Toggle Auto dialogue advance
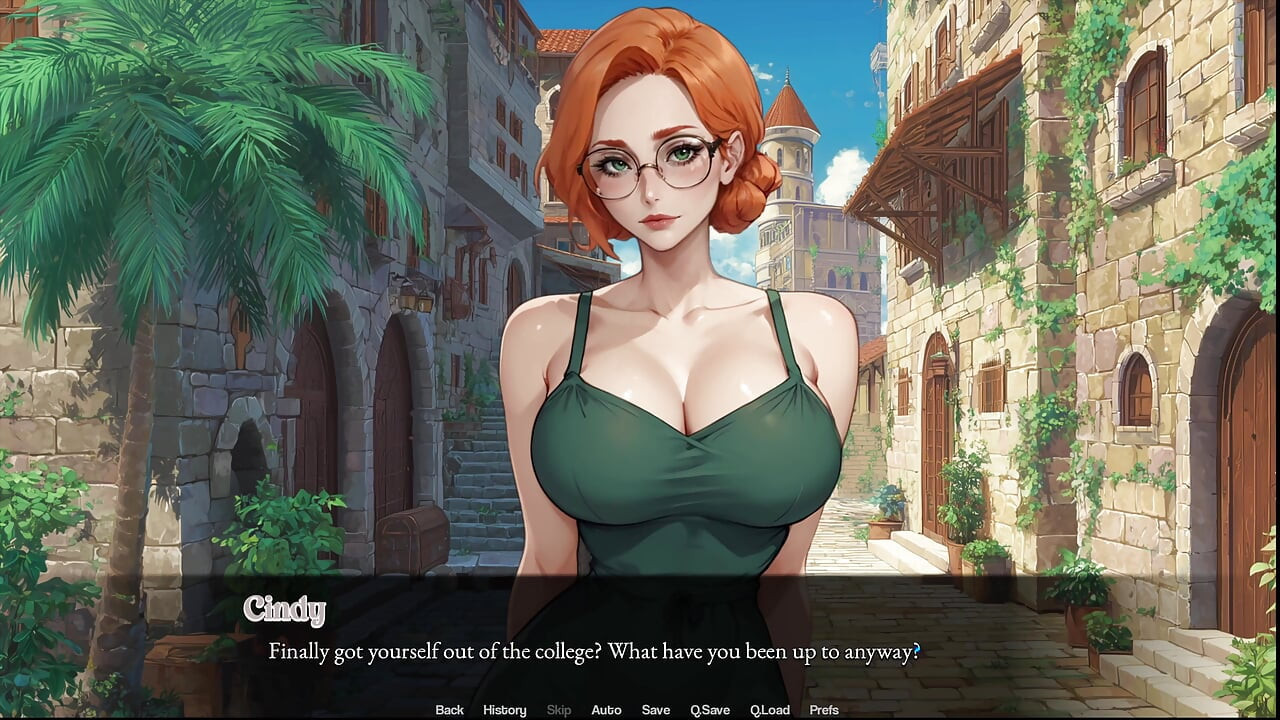Image resolution: width=1280 pixels, height=720 pixels. pyautogui.click(x=606, y=710)
